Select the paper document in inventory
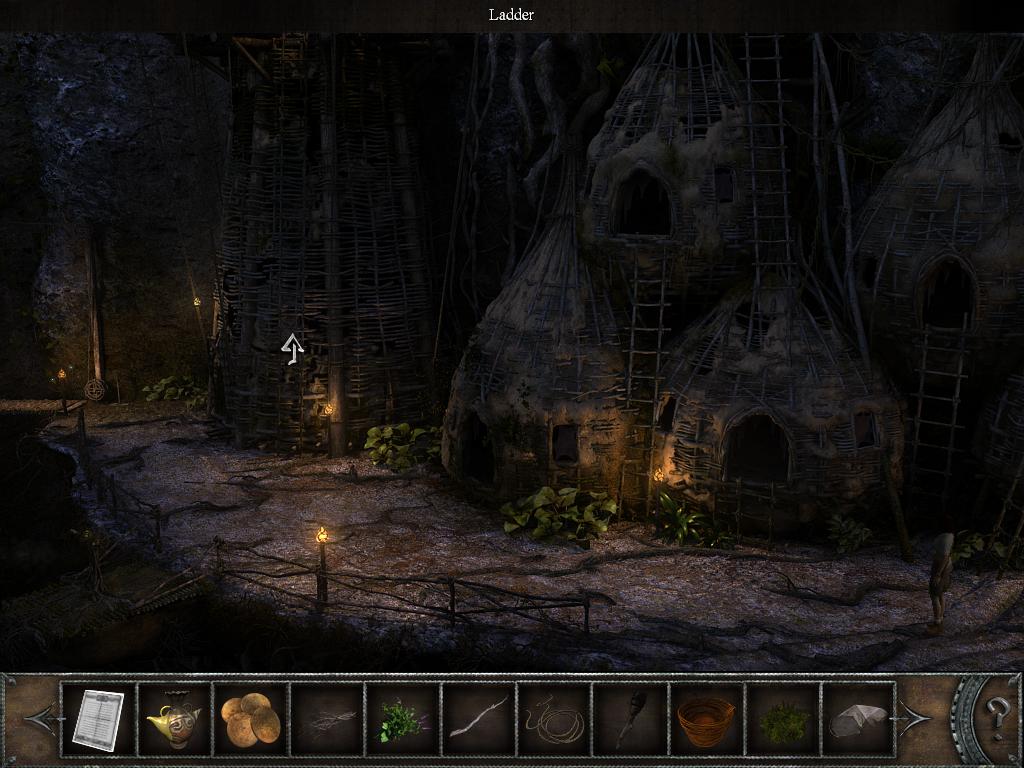 tap(98, 718)
